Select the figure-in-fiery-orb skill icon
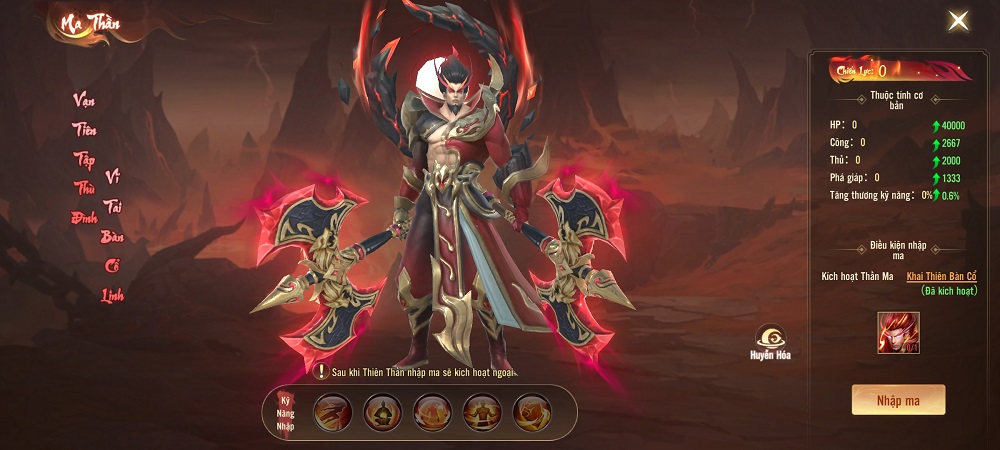The height and width of the screenshot is (450, 1000). tap(433, 412)
